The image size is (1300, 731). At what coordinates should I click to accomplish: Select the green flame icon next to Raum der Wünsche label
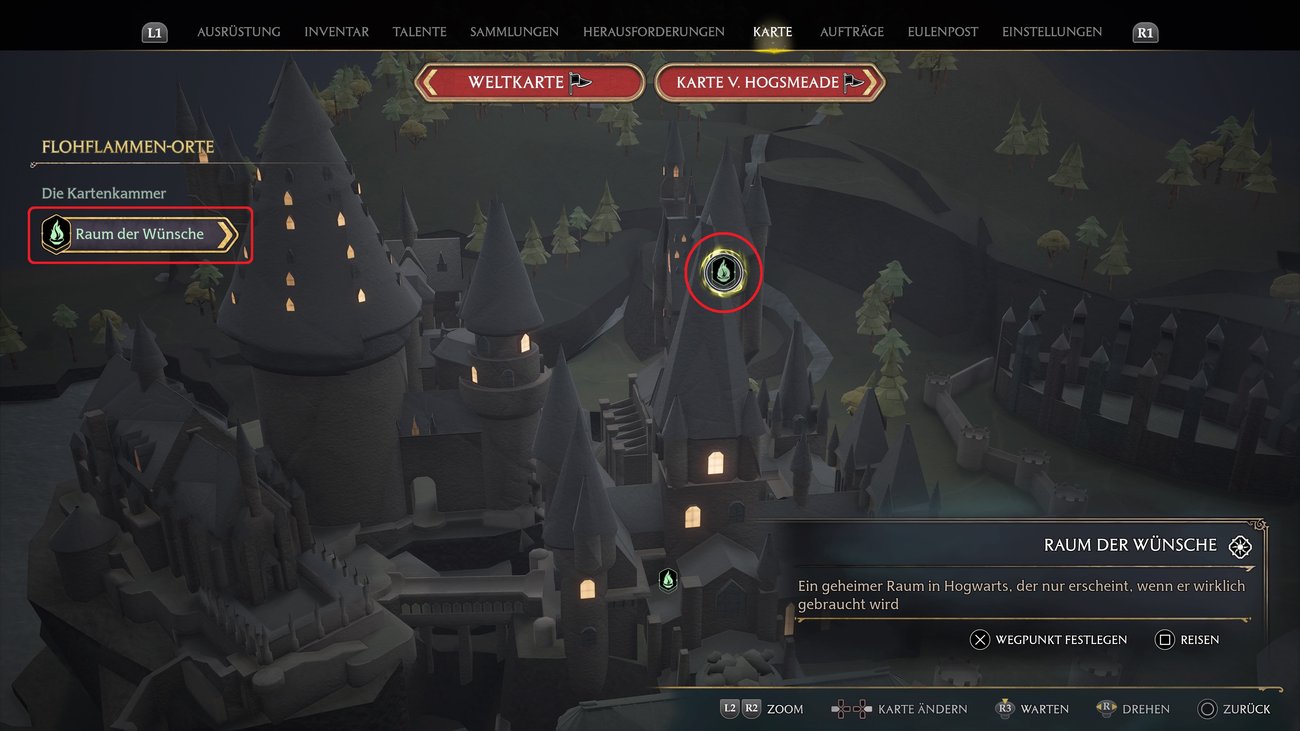tap(56, 234)
